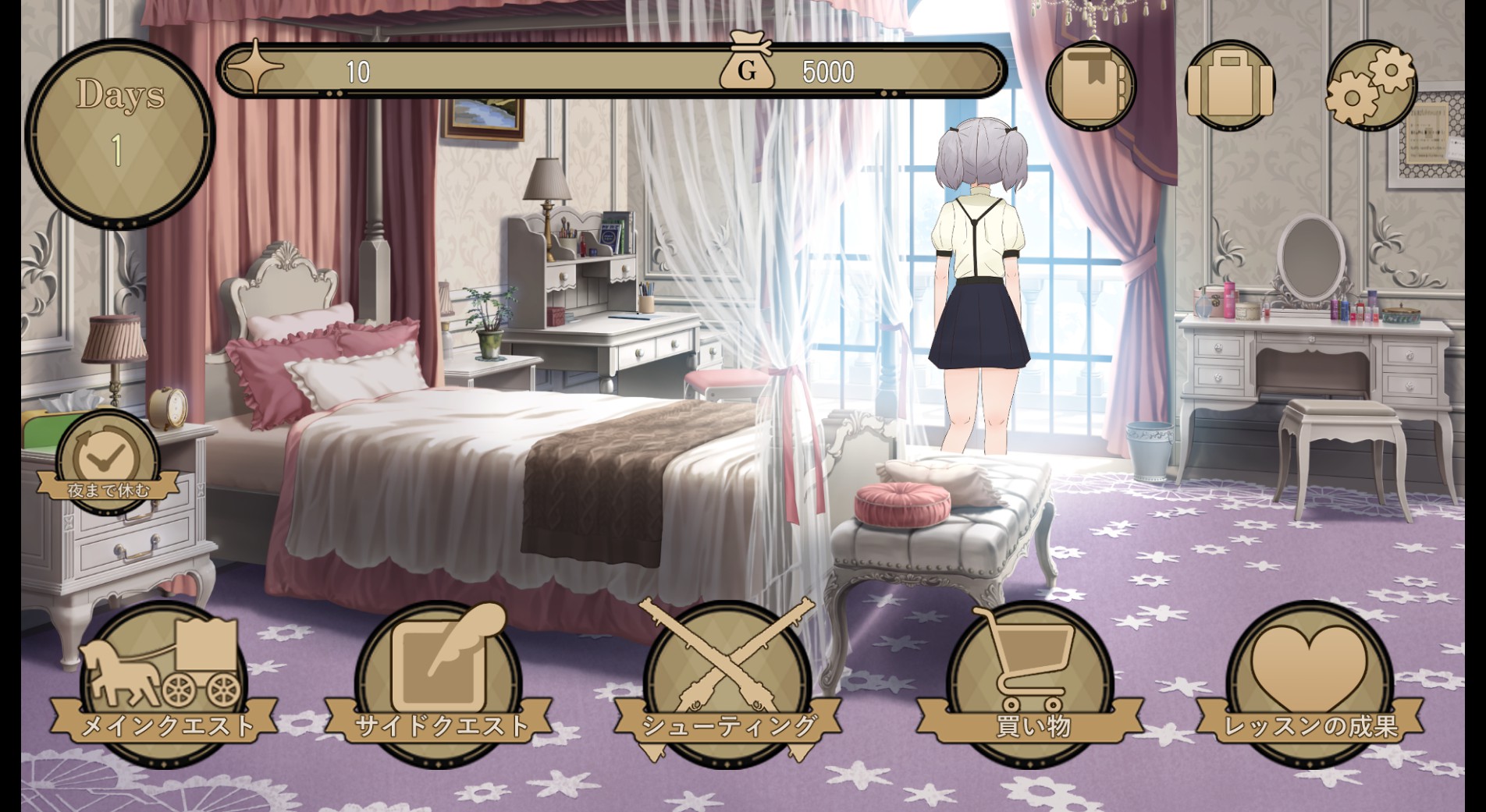Click the 夜まで休む clock rest button
The image size is (1486, 812).
click(x=108, y=465)
